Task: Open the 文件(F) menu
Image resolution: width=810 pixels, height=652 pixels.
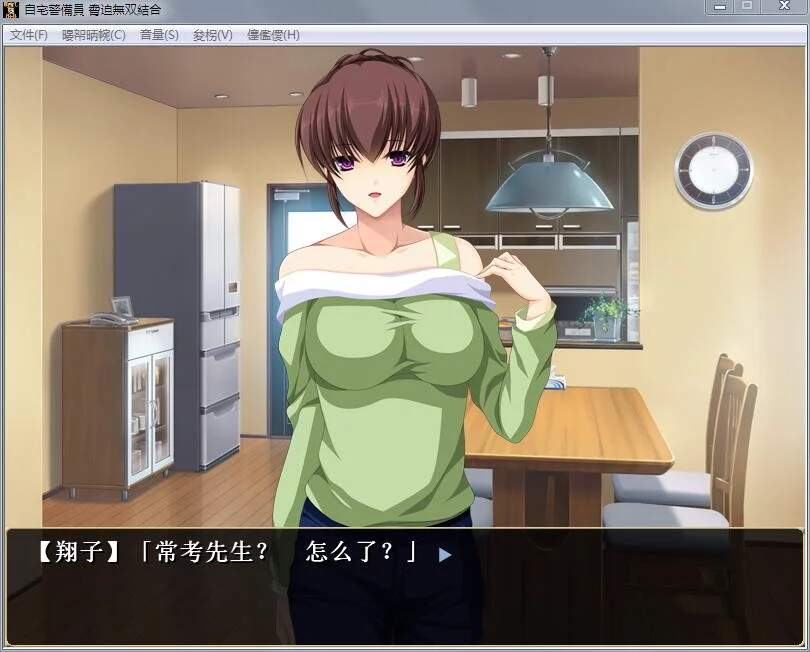Action: pyautogui.click(x=28, y=35)
